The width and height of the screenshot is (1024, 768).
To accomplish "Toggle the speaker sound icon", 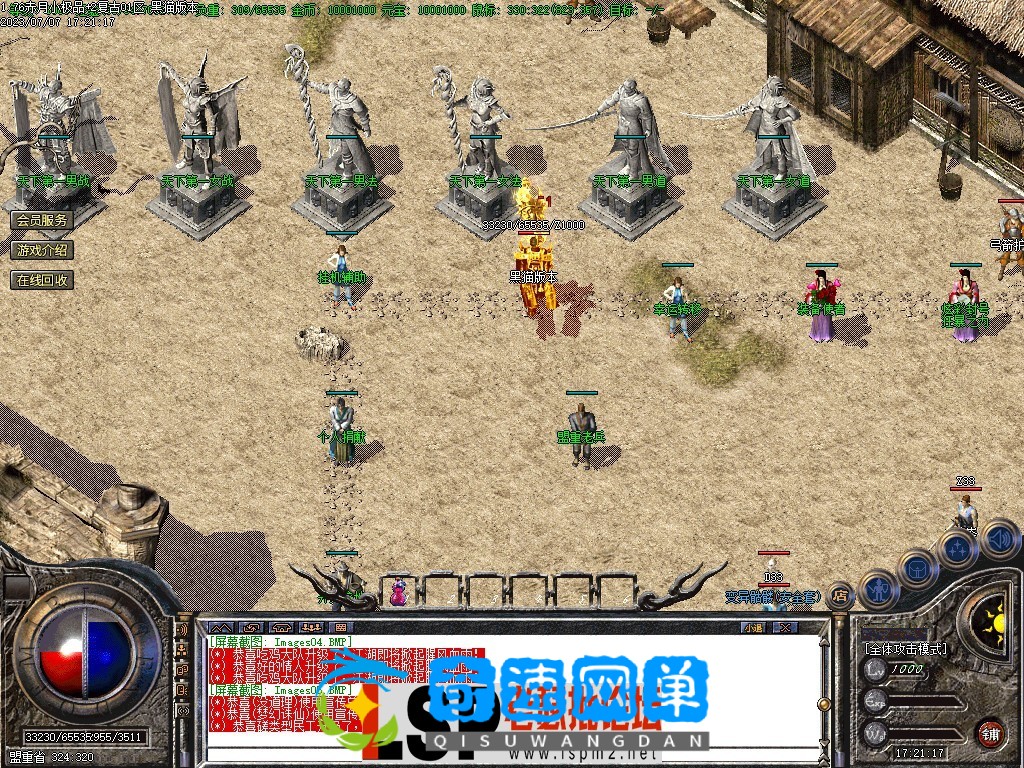I will [999, 539].
